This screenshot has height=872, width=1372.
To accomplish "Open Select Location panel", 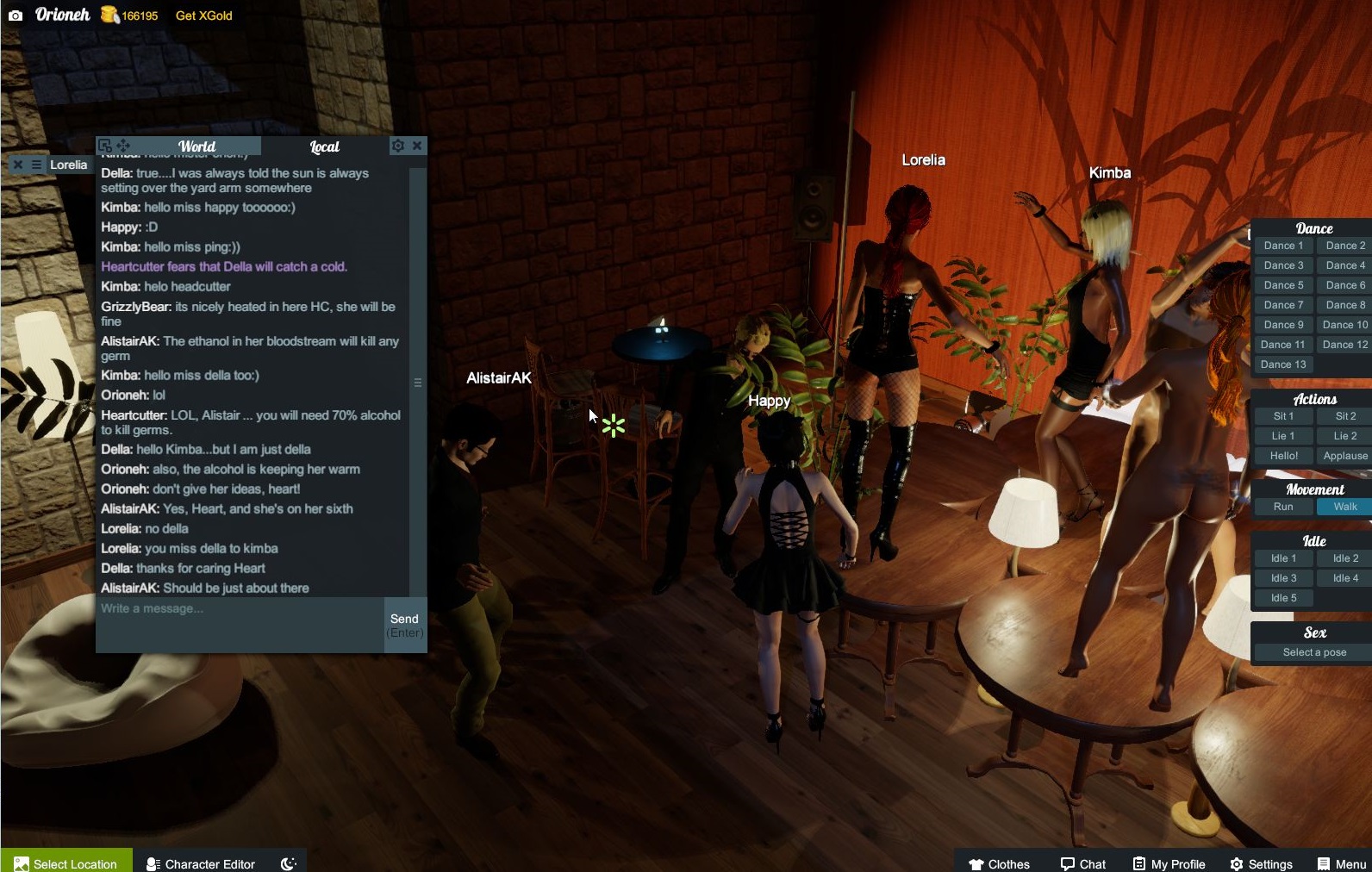I will tap(65, 863).
